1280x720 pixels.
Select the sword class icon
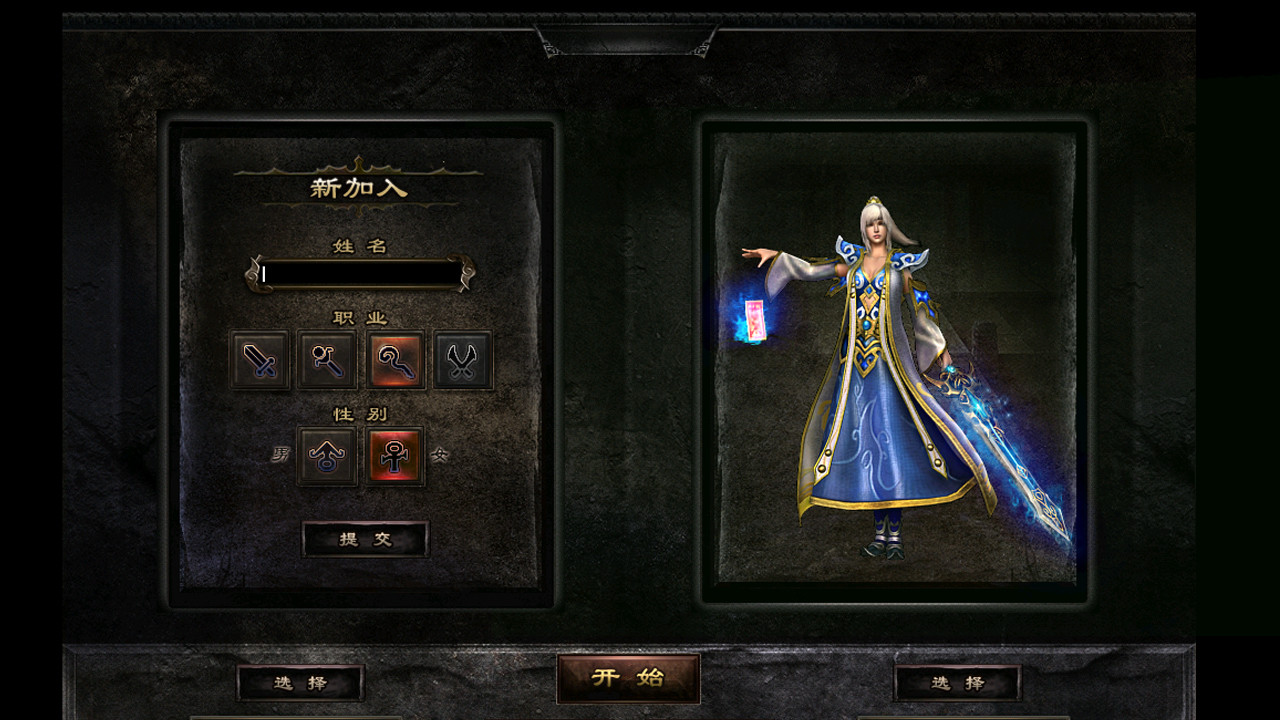coord(260,361)
